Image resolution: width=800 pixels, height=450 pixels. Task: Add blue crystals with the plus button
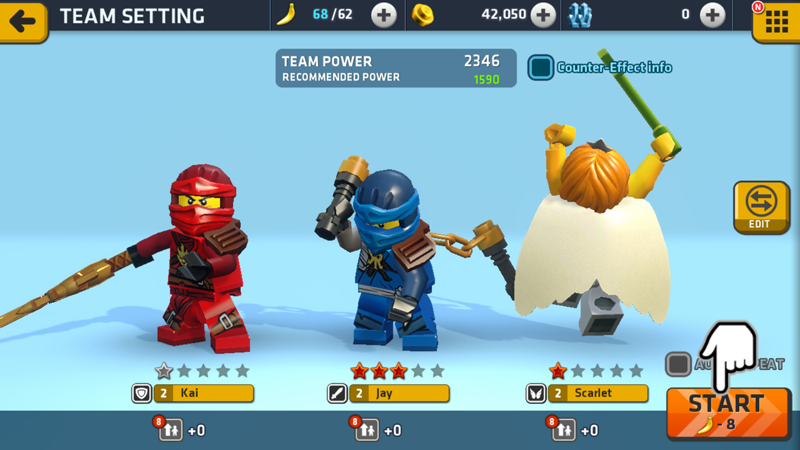(712, 15)
